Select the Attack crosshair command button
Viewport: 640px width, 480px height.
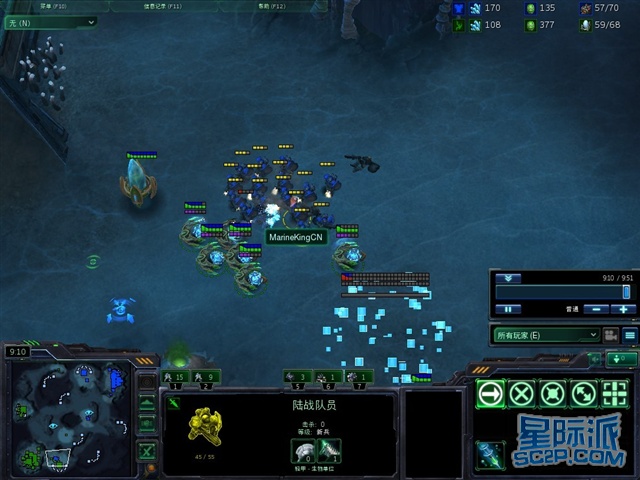(614, 393)
